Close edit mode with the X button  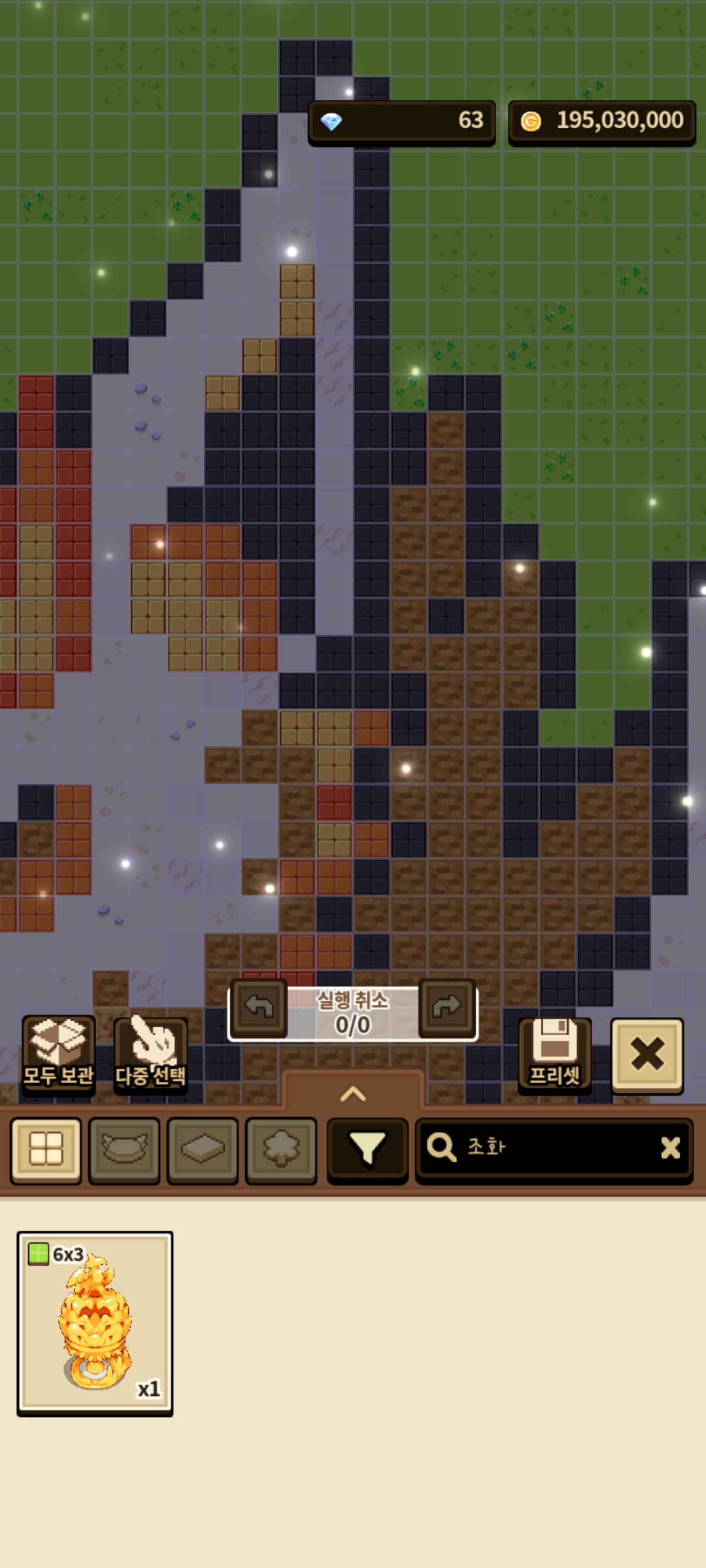point(647,1054)
